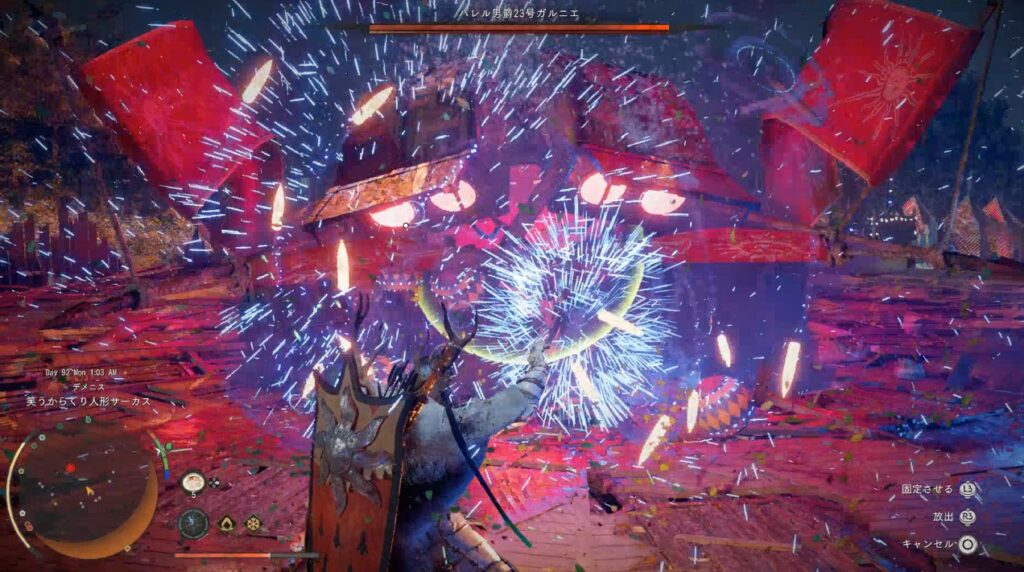Click the snowflake-patterned diamond buff icon

pyautogui.click(x=254, y=523)
